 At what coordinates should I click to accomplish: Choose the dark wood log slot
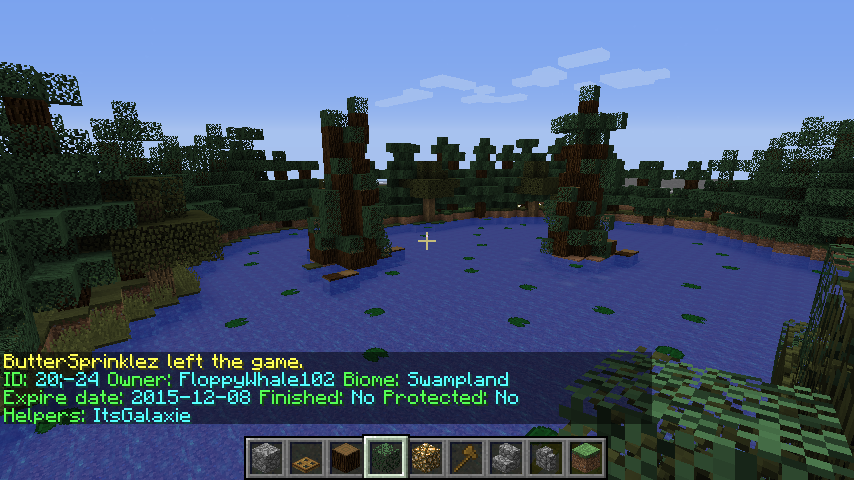coord(346,457)
